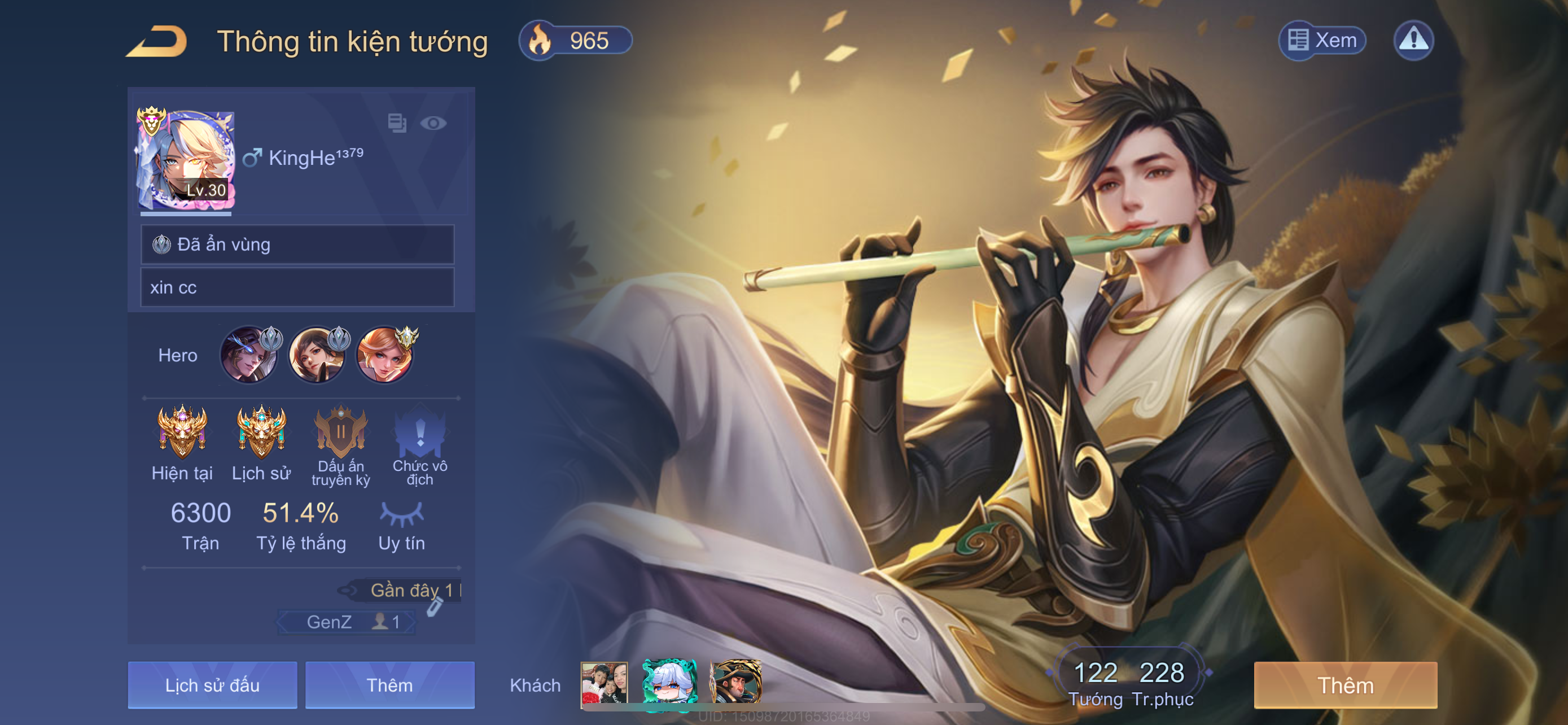View the orange-haired favorite hero icon
Screen dimensions: 1568x725
pos(385,356)
